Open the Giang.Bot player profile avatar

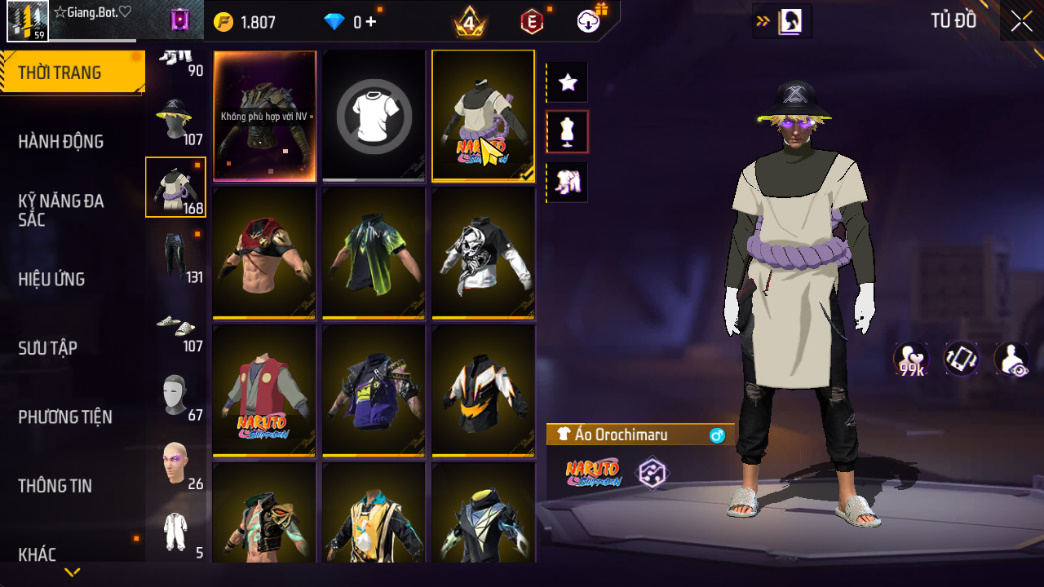click(27, 20)
